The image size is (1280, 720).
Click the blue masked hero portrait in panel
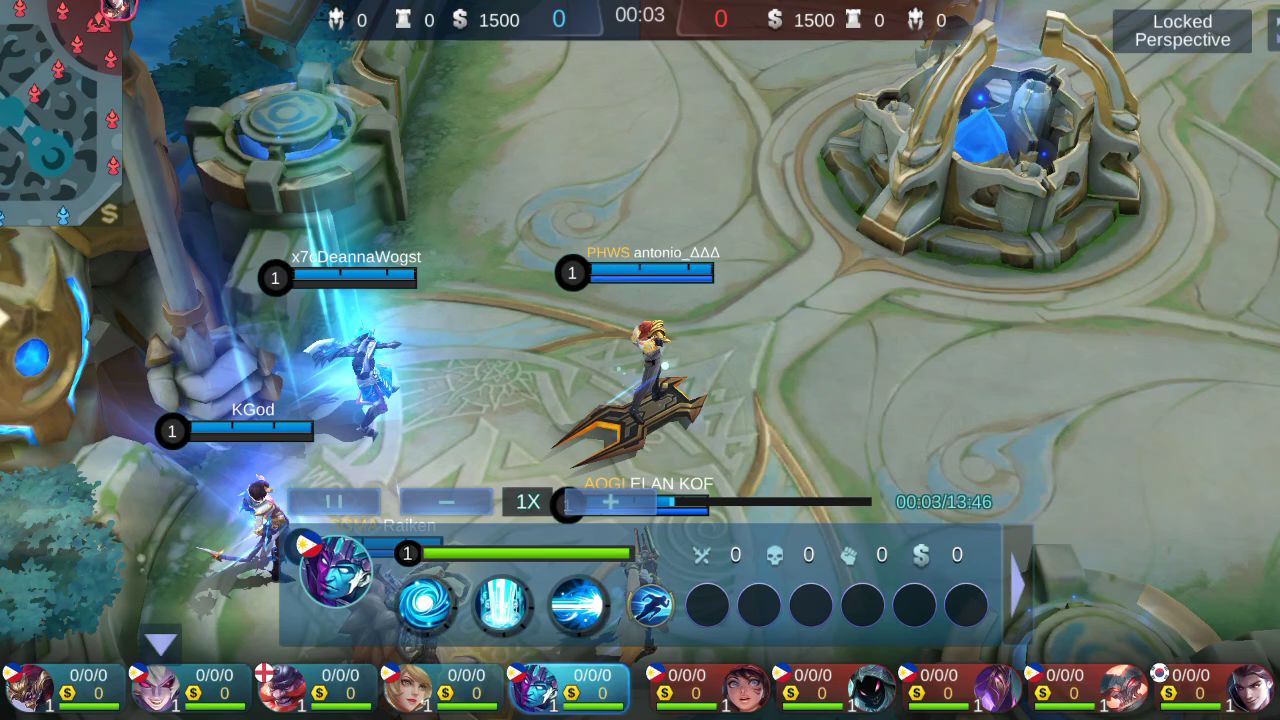(336, 570)
